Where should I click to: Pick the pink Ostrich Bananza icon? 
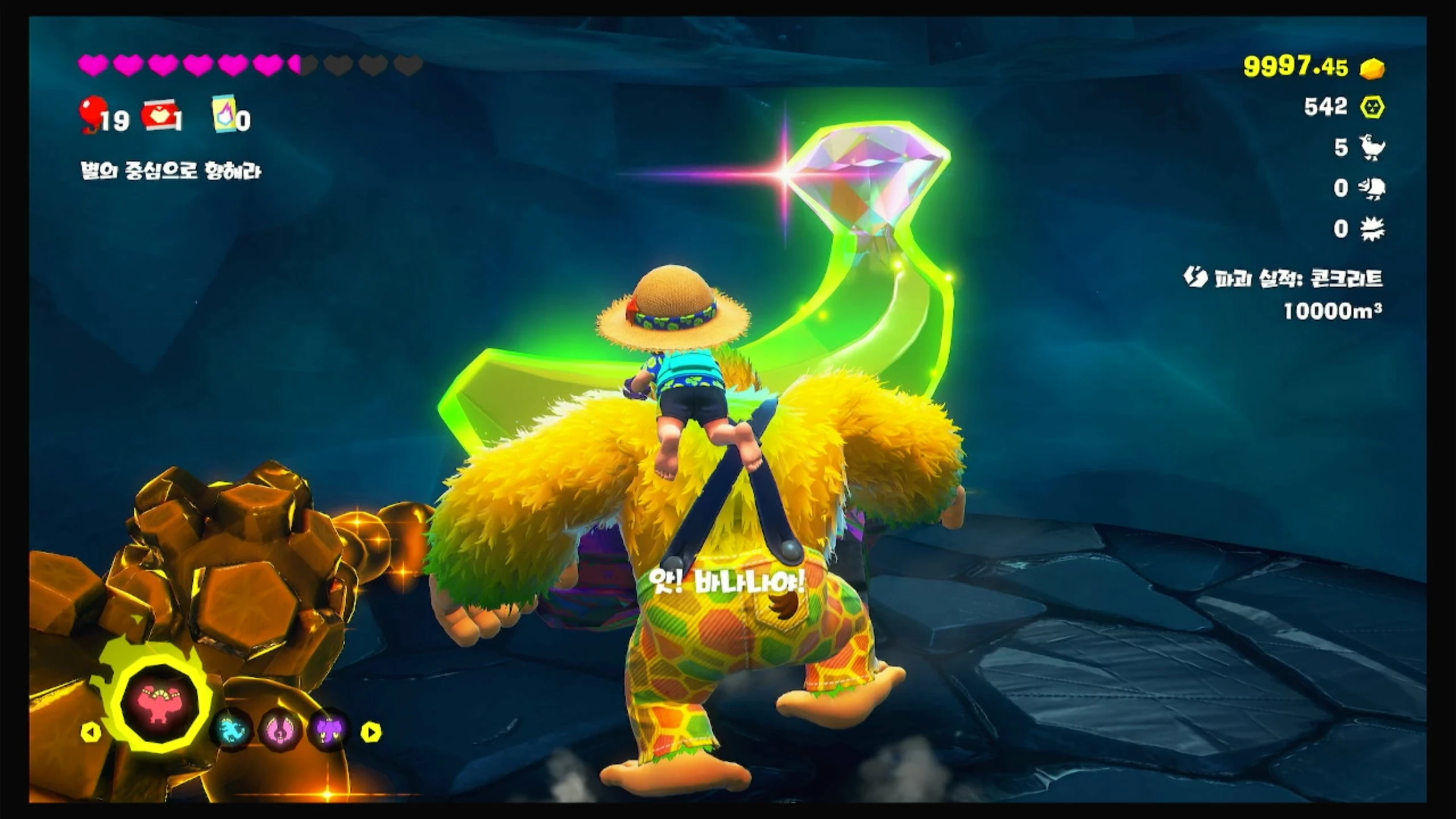click(x=280, y=729)
